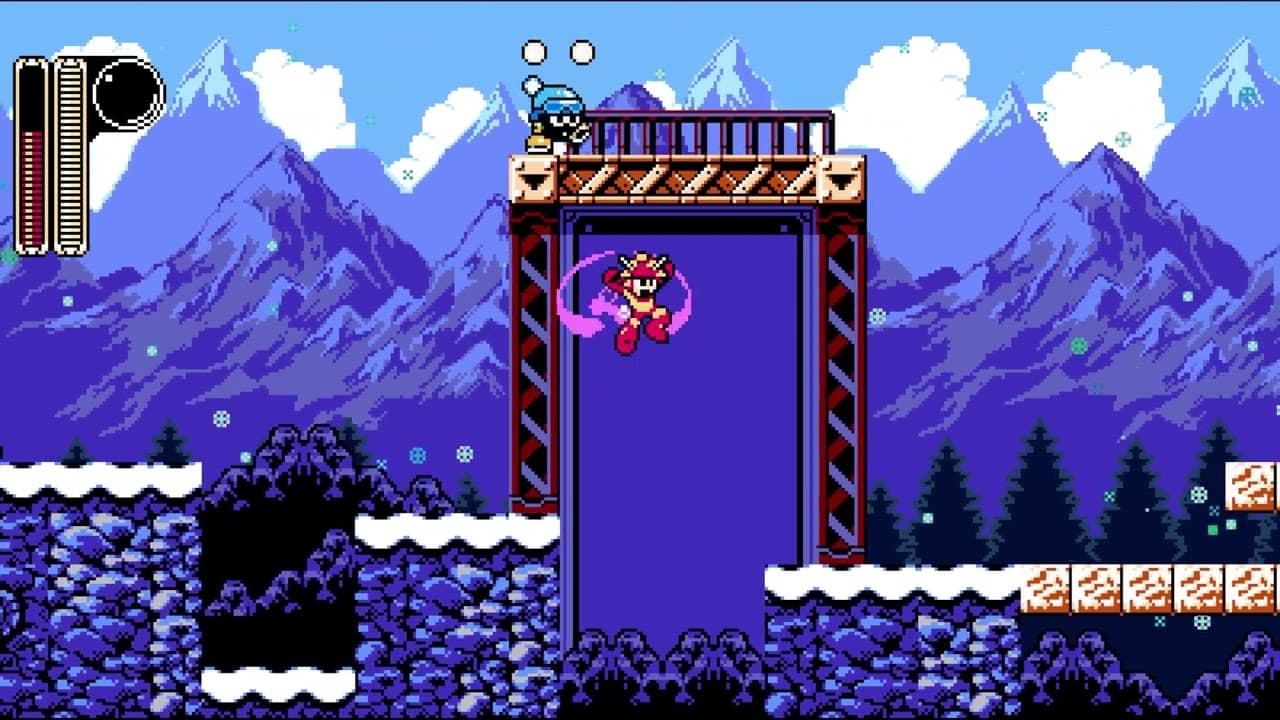Click the down-arrow block on the gate's left corner
The image size is (1280, 720).
point(531,178)
